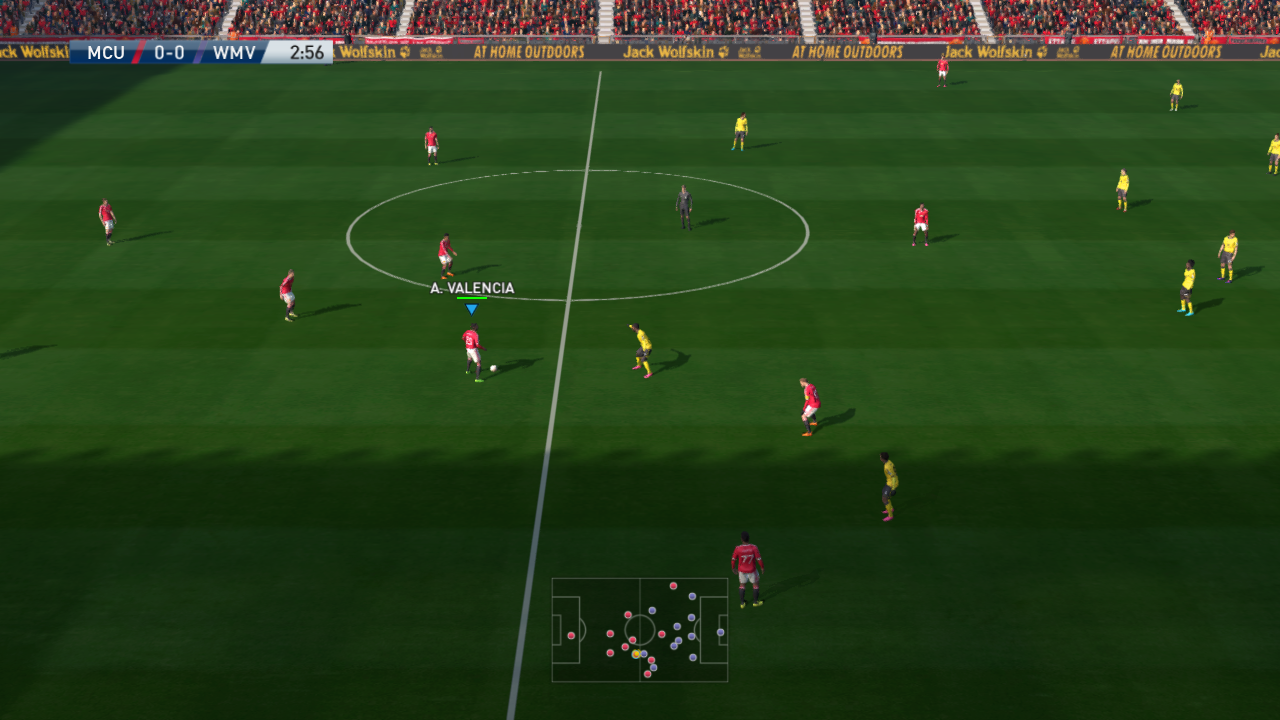Image resolution: width=1280 pixels, height=720 pixels.
Task: Select the A. Valencia player name tag
Action: pyautogui.click(x=472, y=288)
